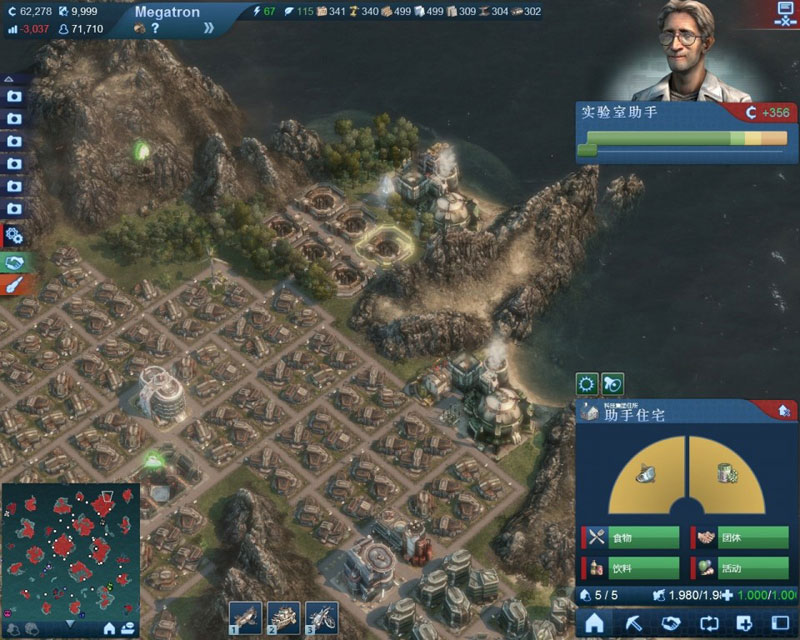Close the 助手住宅 residence panel
The height and width of the screenshot is (640, 800).
coord(784,410)
